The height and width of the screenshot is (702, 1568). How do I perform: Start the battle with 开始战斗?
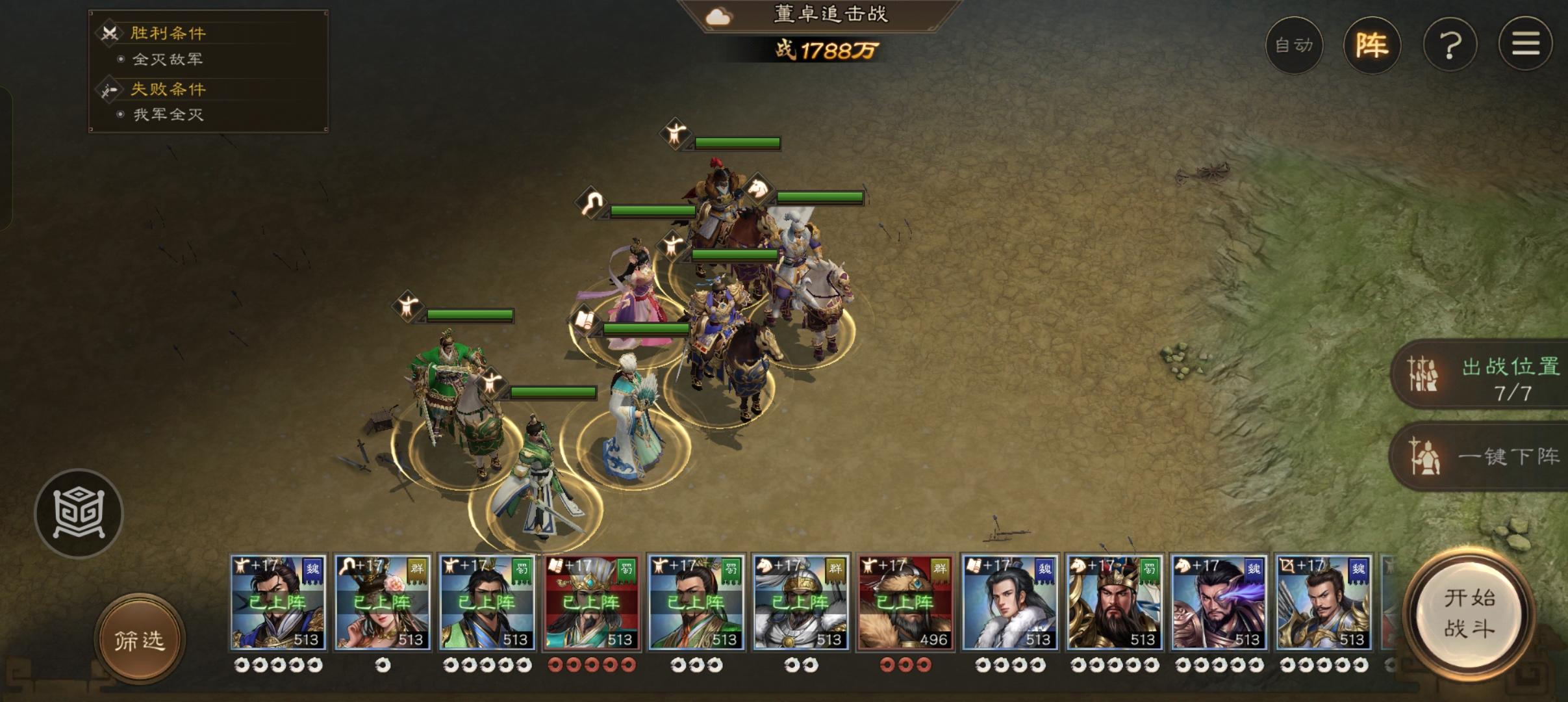tap(1469, 614)
